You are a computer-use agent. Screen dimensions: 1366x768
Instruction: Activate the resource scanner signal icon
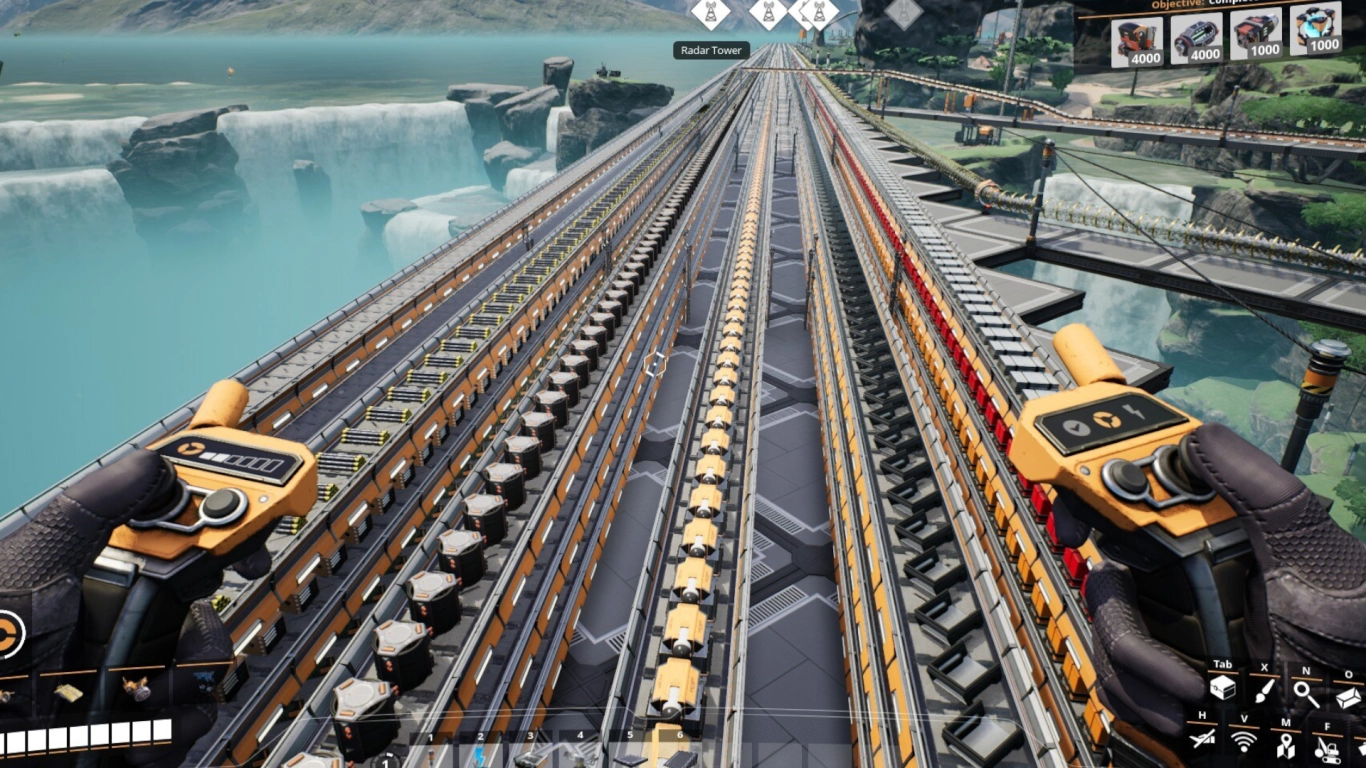[x=1244, y=741]
